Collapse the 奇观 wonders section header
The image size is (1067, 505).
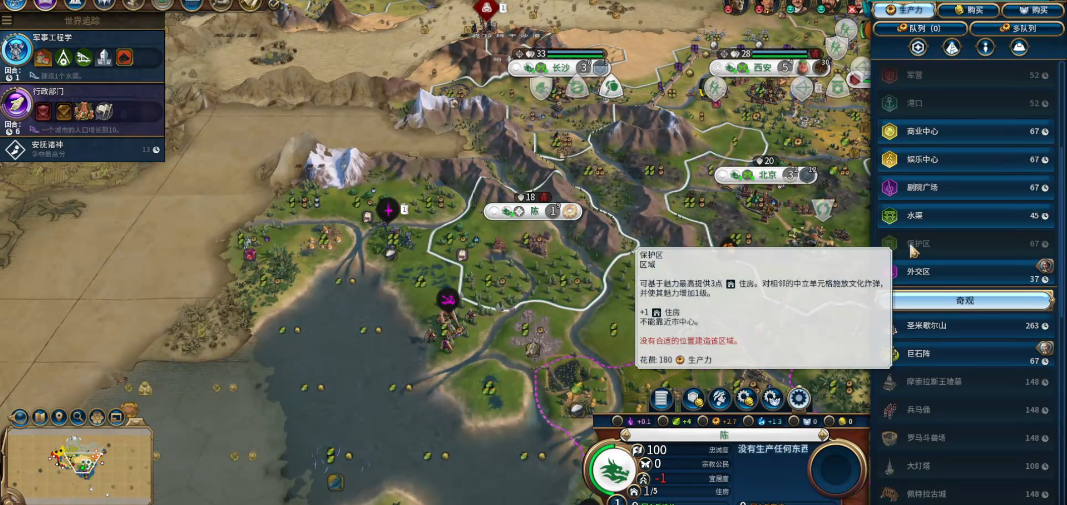point(965,300)
